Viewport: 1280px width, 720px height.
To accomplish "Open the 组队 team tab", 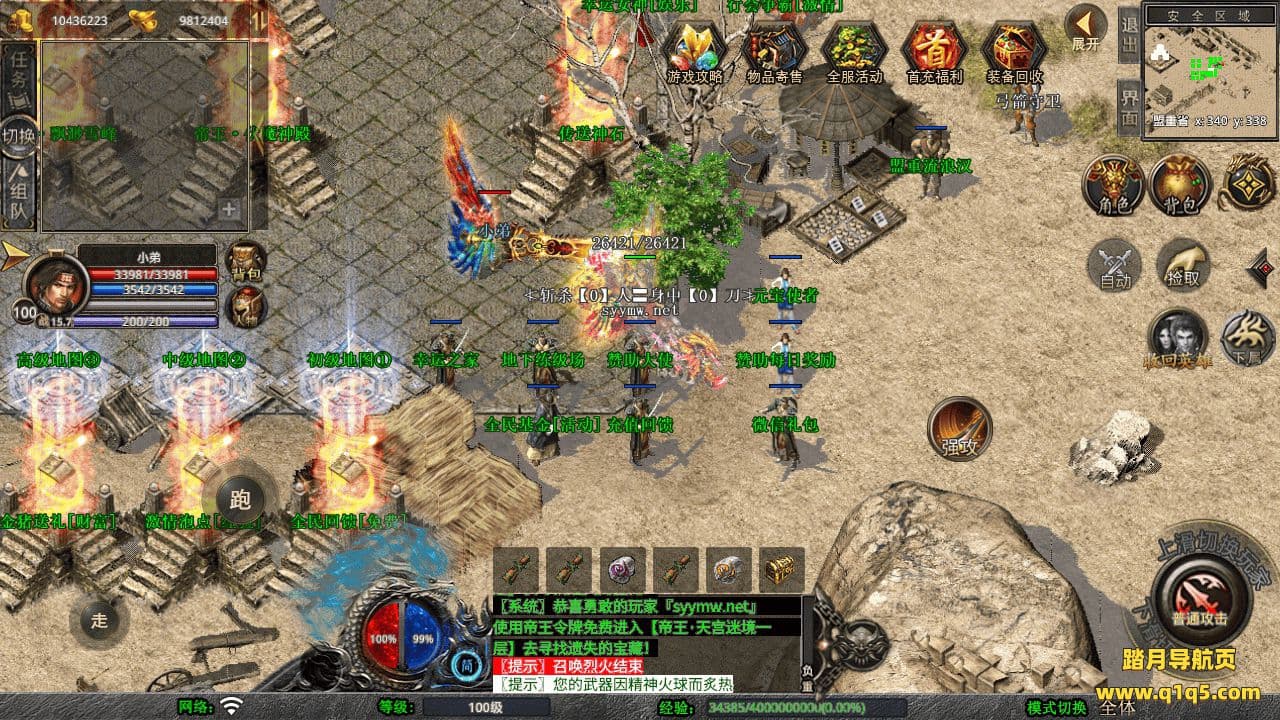I will (19, 197).
